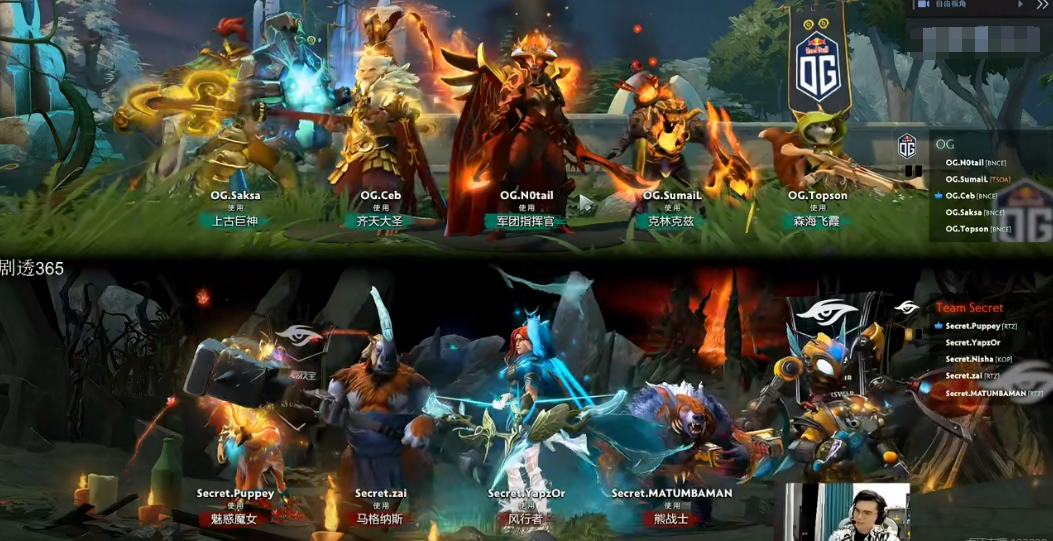
Task: Select Secret.Nisha in the Team Secret roster
Action: 969,359
